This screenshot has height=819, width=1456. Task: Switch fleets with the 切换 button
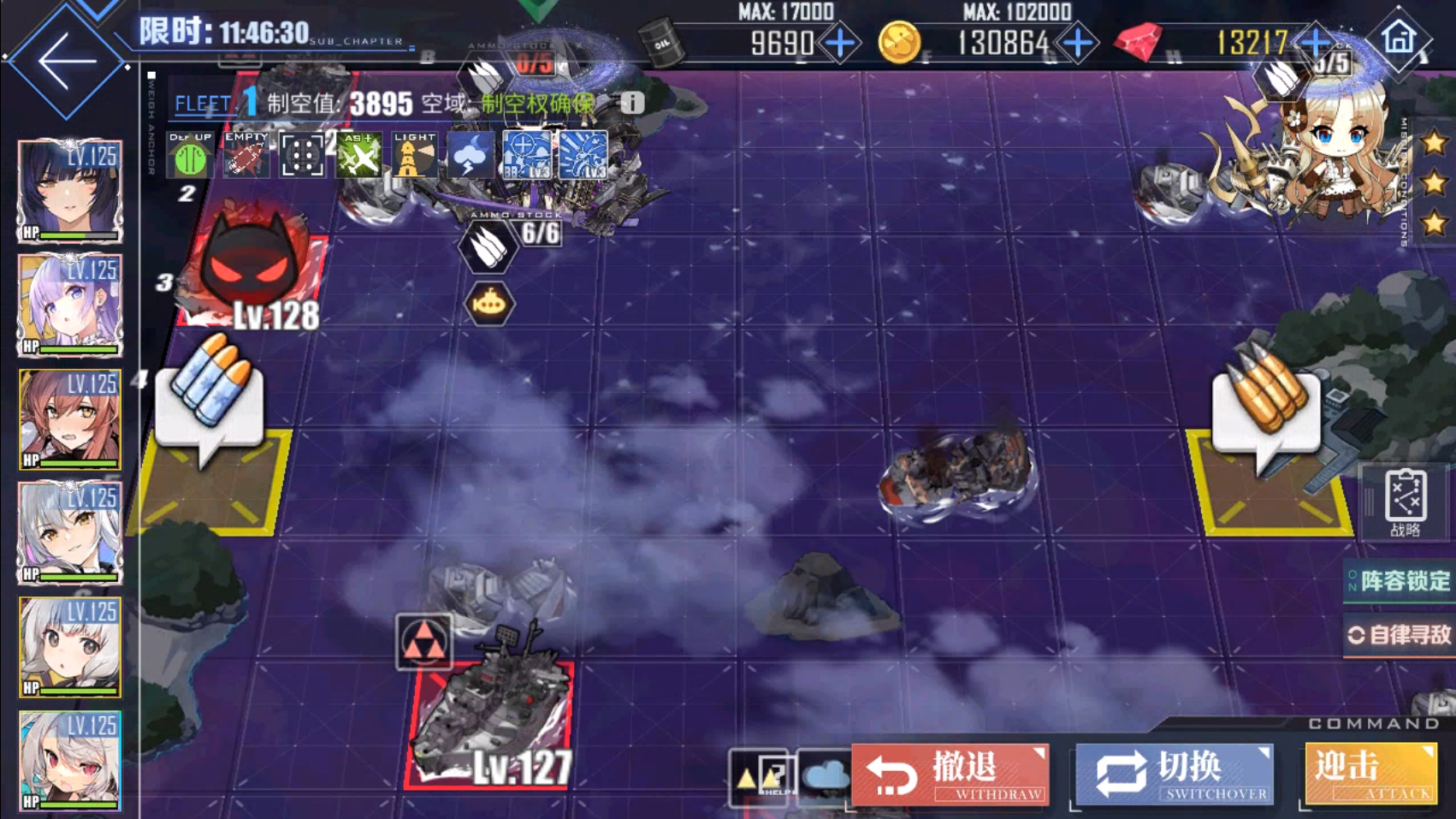pos(1175,774)
